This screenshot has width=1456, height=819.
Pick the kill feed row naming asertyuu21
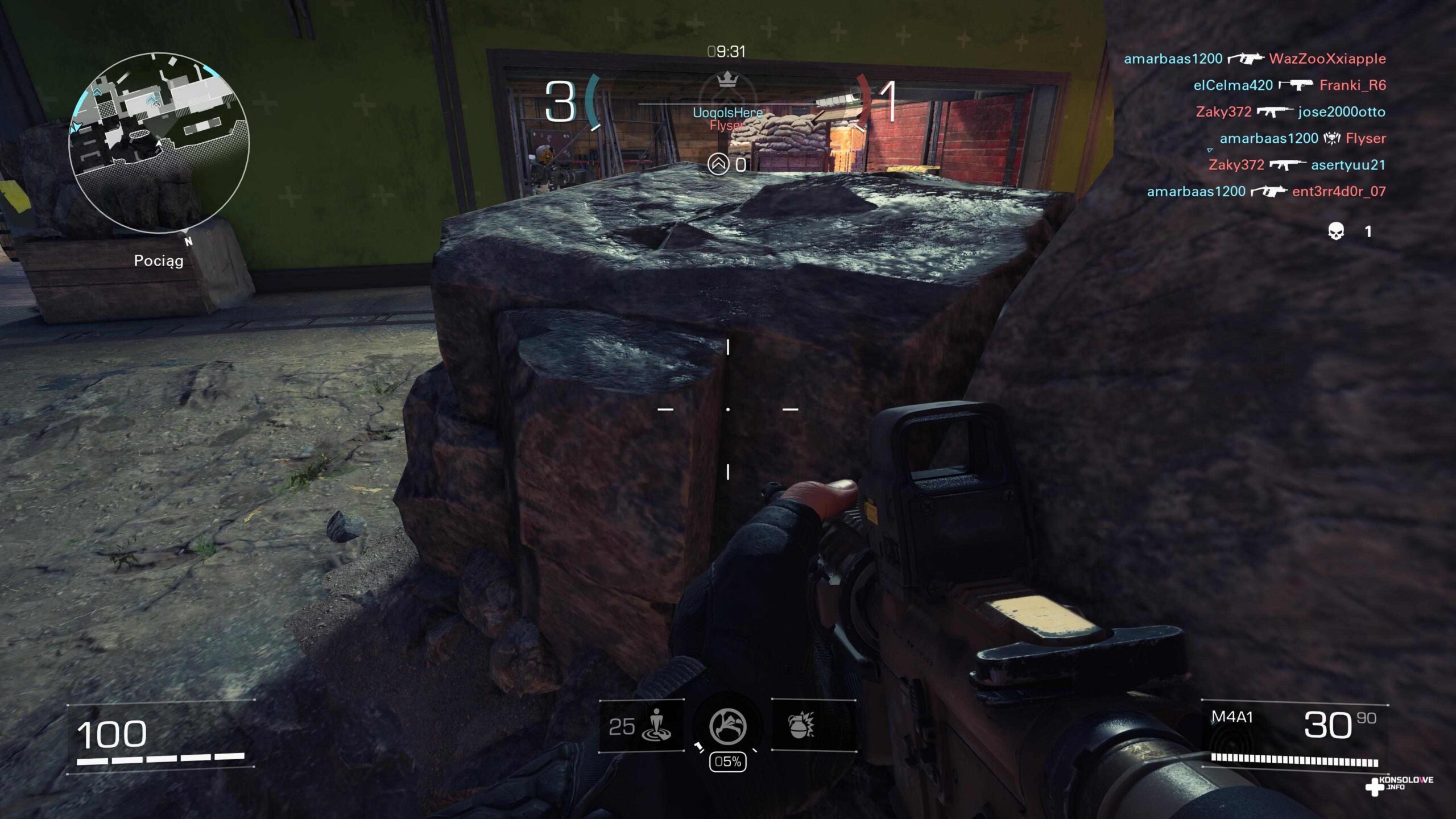[1297, 165]
